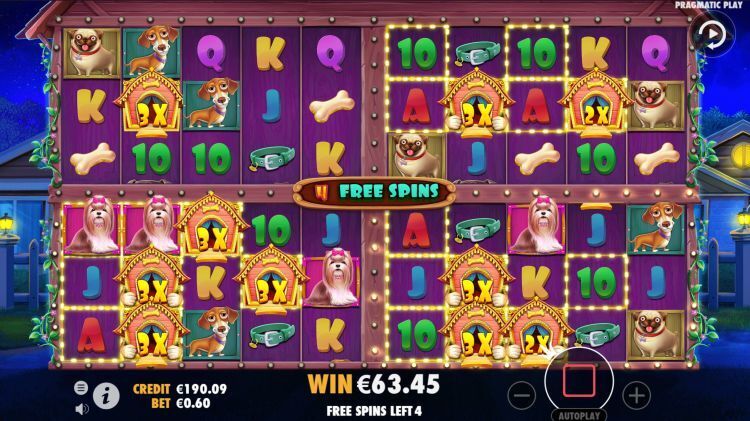The width and height of the screenshot is (750, 421).
Task: Open the Autoplay options
Action: 579,413
